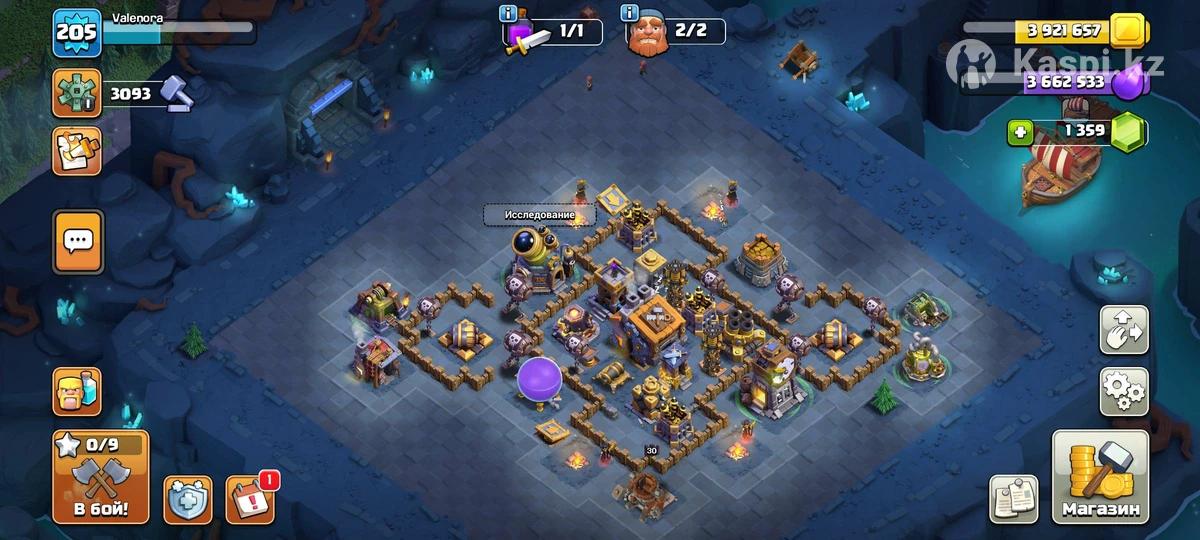Open the settings gears button
The image size is (1200, 540).
[1124, 391]
